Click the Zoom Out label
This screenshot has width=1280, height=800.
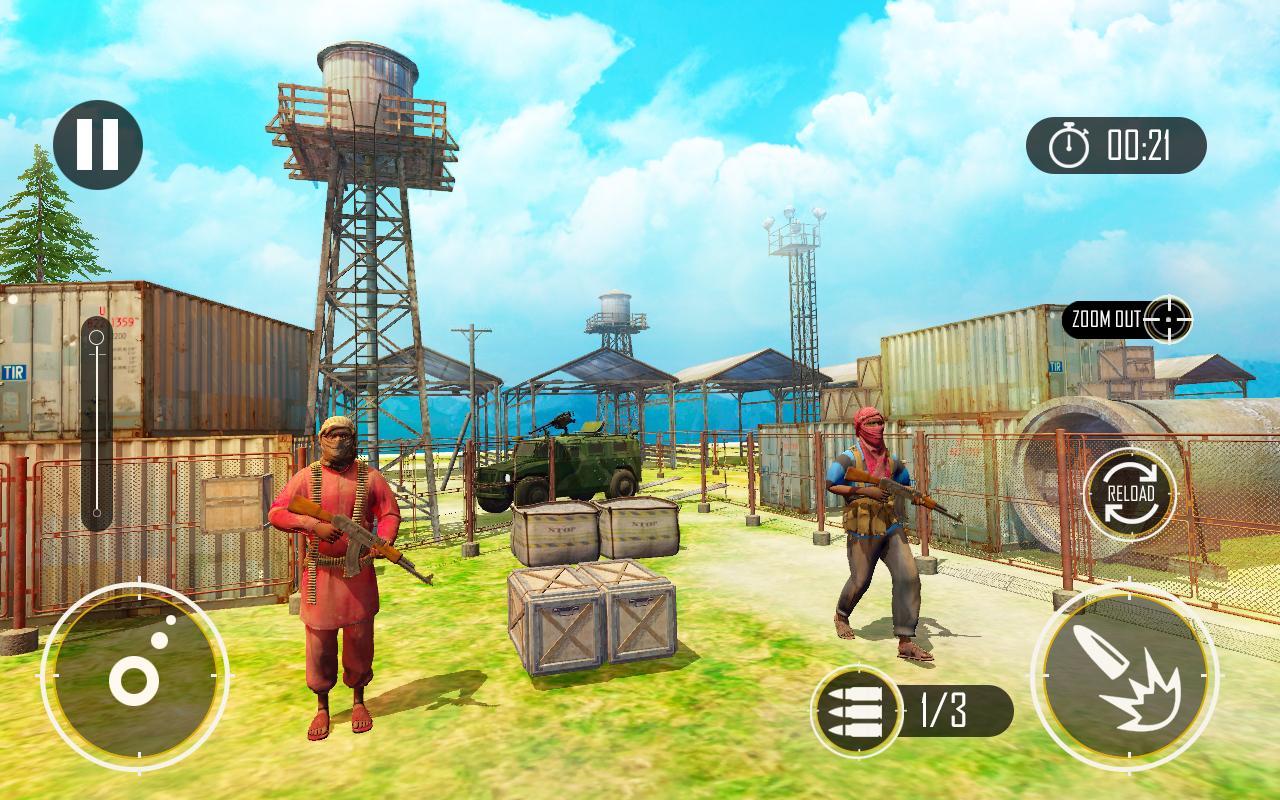point(1105,320)
